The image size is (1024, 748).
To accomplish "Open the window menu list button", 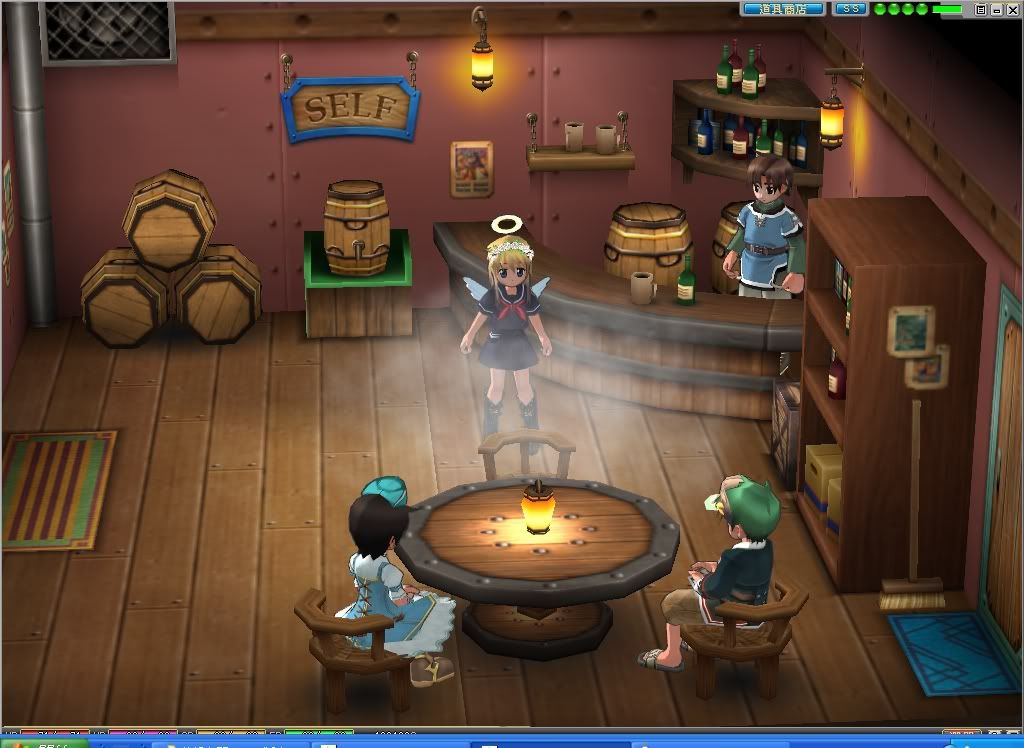I will pyautogui.click(x=981, y=9).
